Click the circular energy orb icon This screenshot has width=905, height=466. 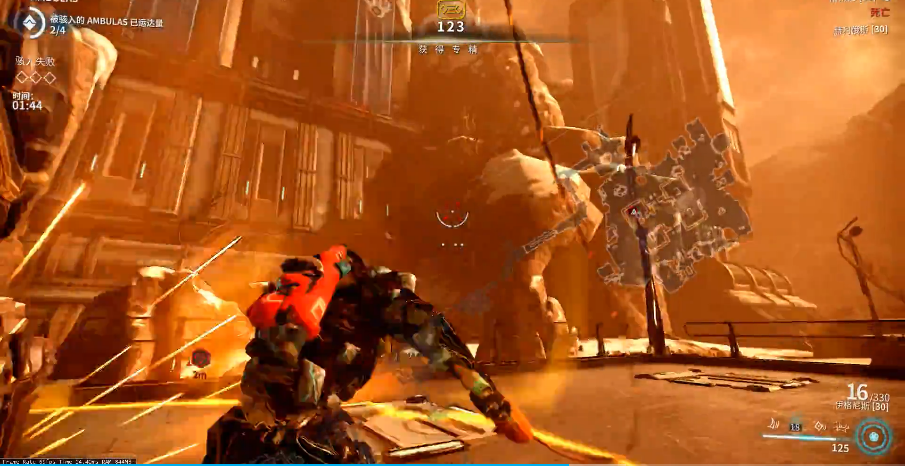pos(873,436)
